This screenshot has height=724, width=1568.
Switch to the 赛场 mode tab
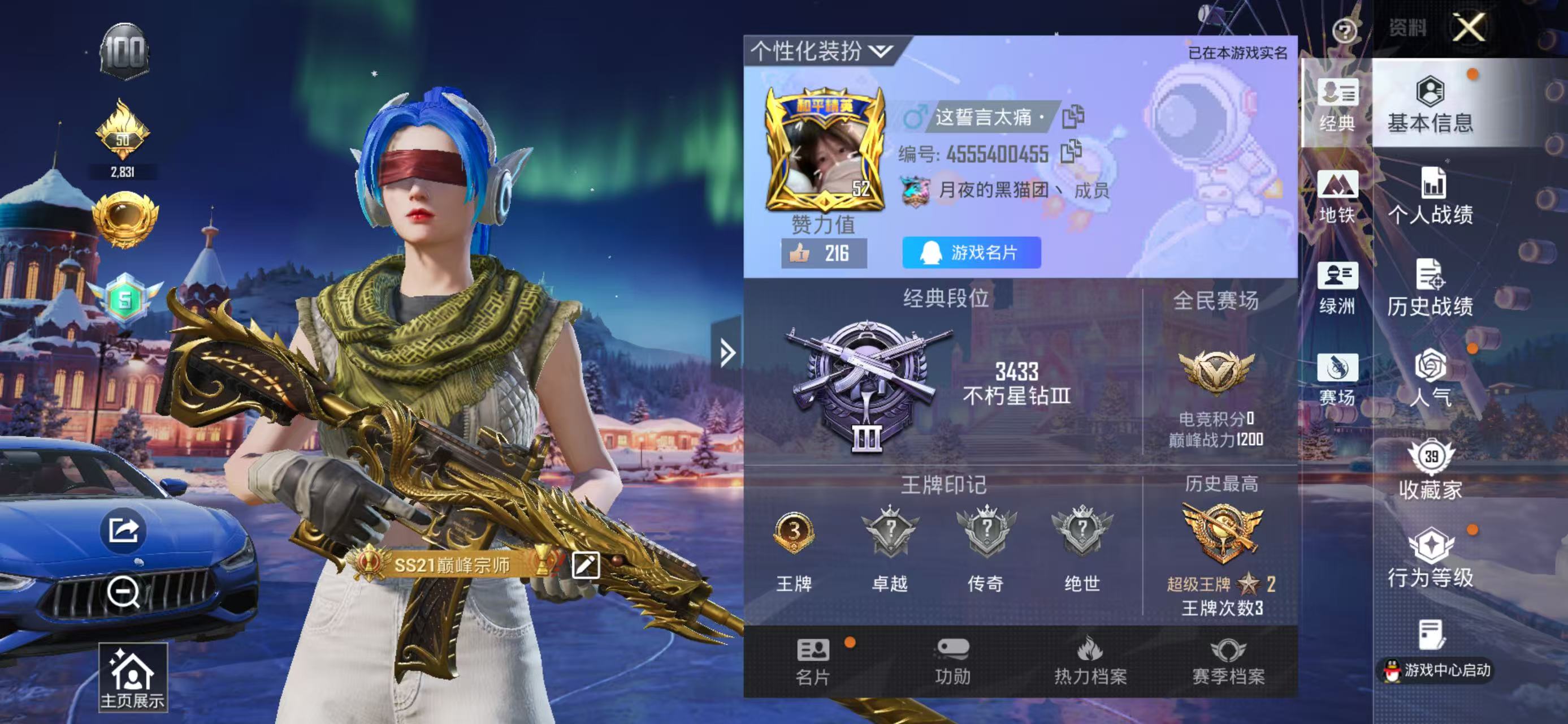1337,379
